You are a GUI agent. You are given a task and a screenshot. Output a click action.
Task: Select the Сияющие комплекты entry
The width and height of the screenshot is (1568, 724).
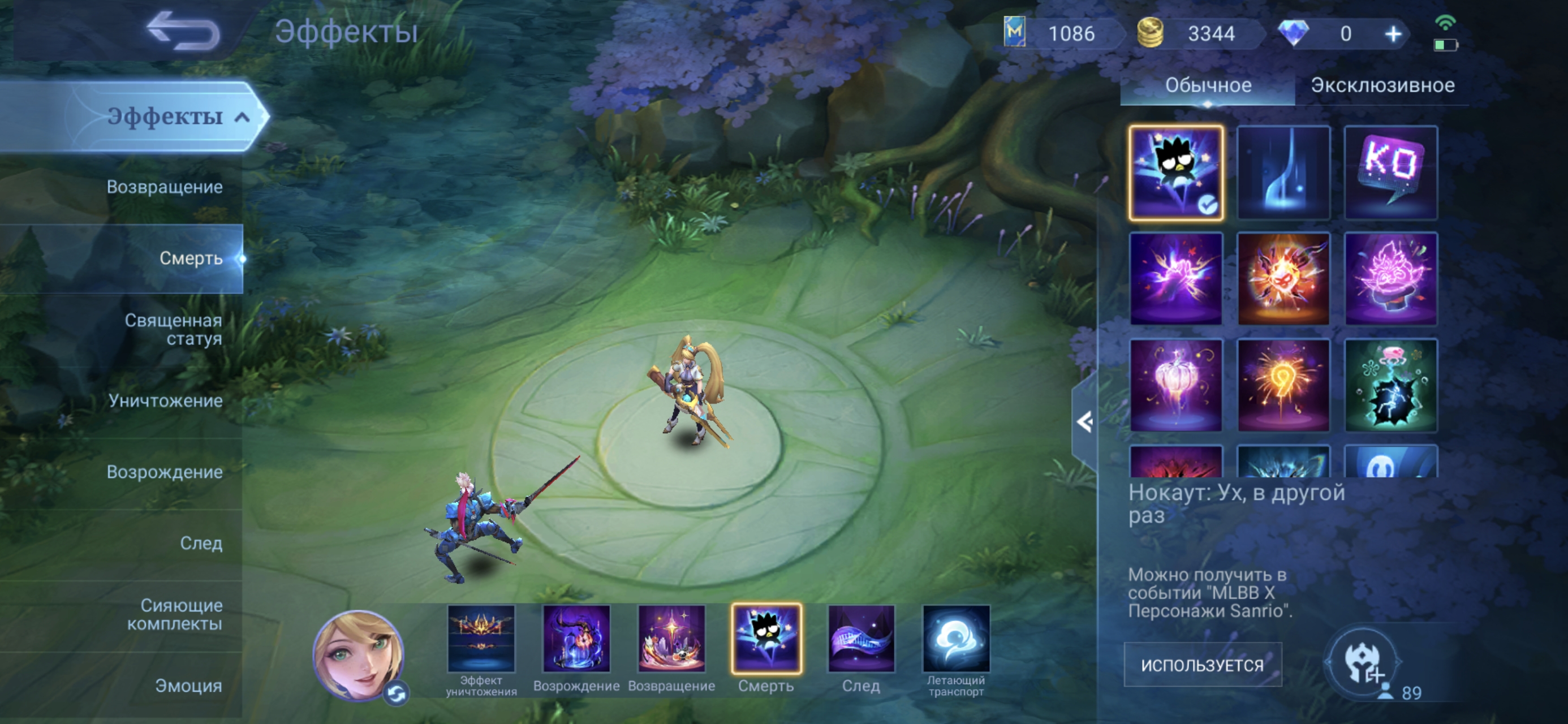174,614
